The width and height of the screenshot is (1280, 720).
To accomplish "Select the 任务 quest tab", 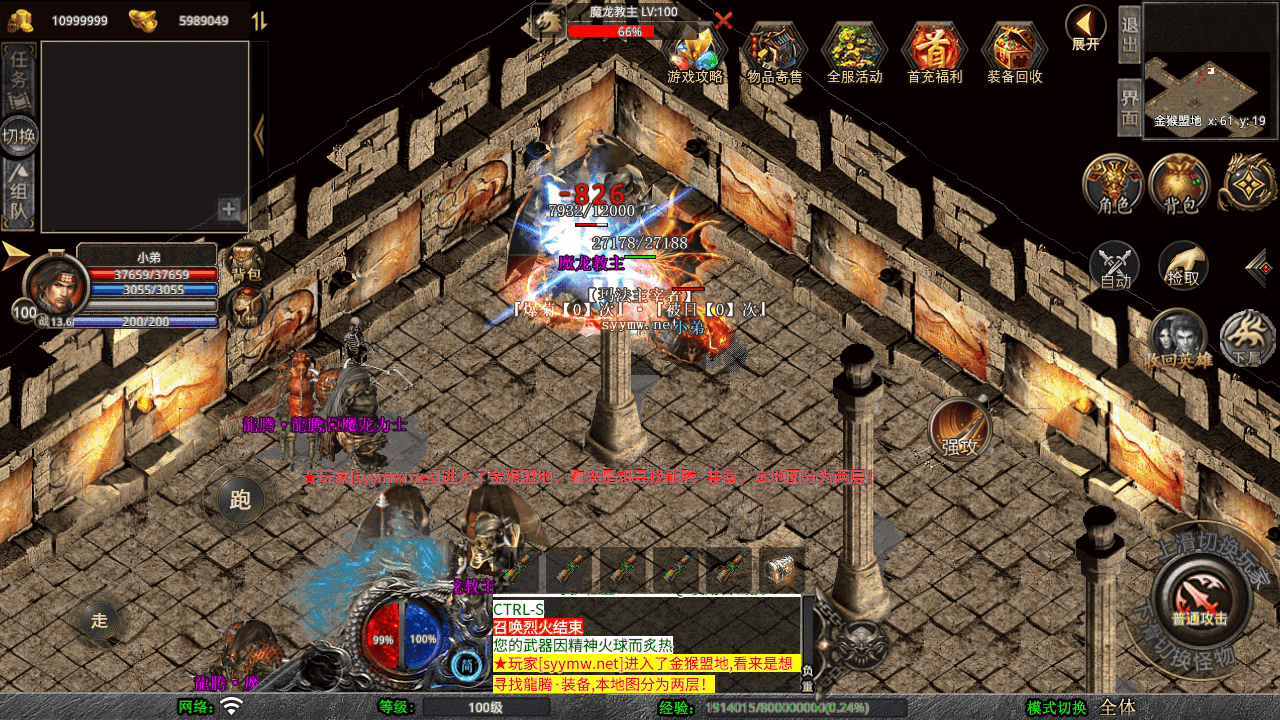I will [20, 78].
